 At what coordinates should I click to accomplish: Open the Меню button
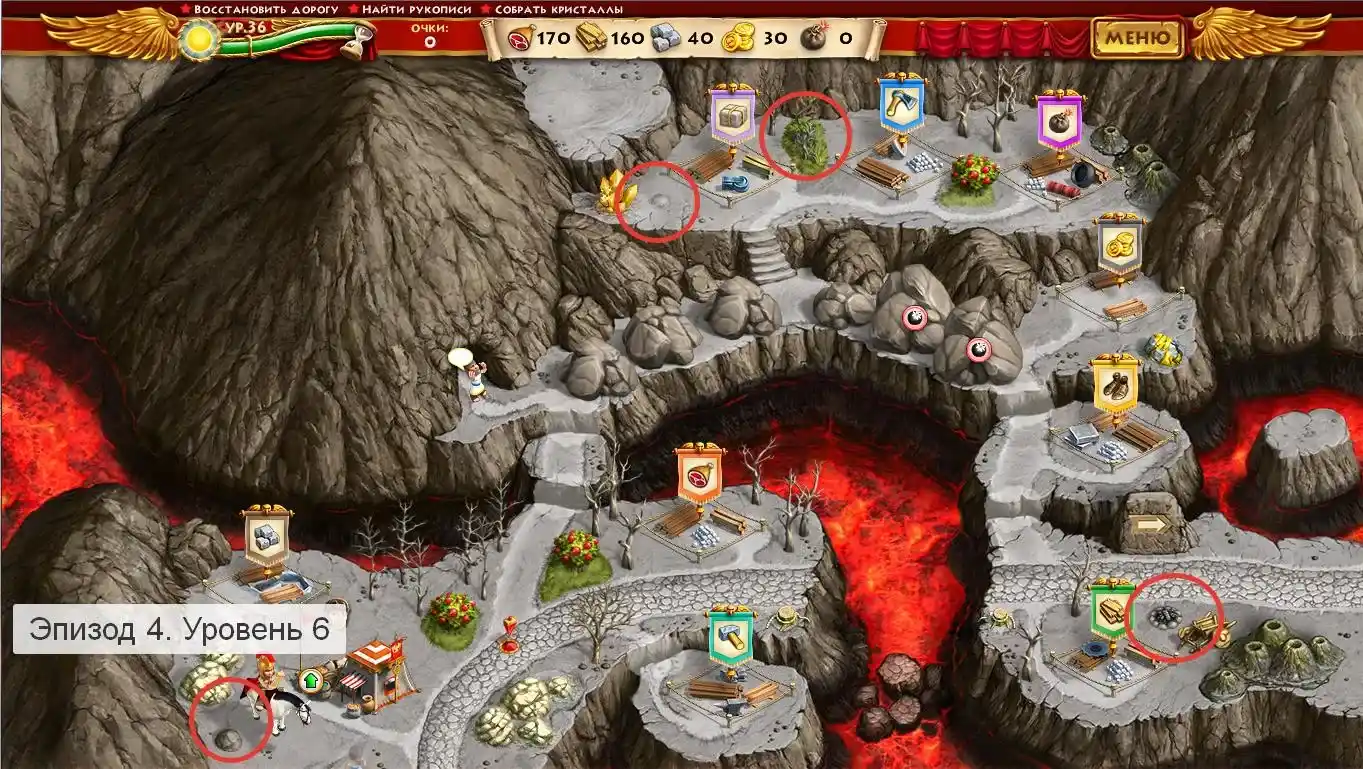(1137, 39)
